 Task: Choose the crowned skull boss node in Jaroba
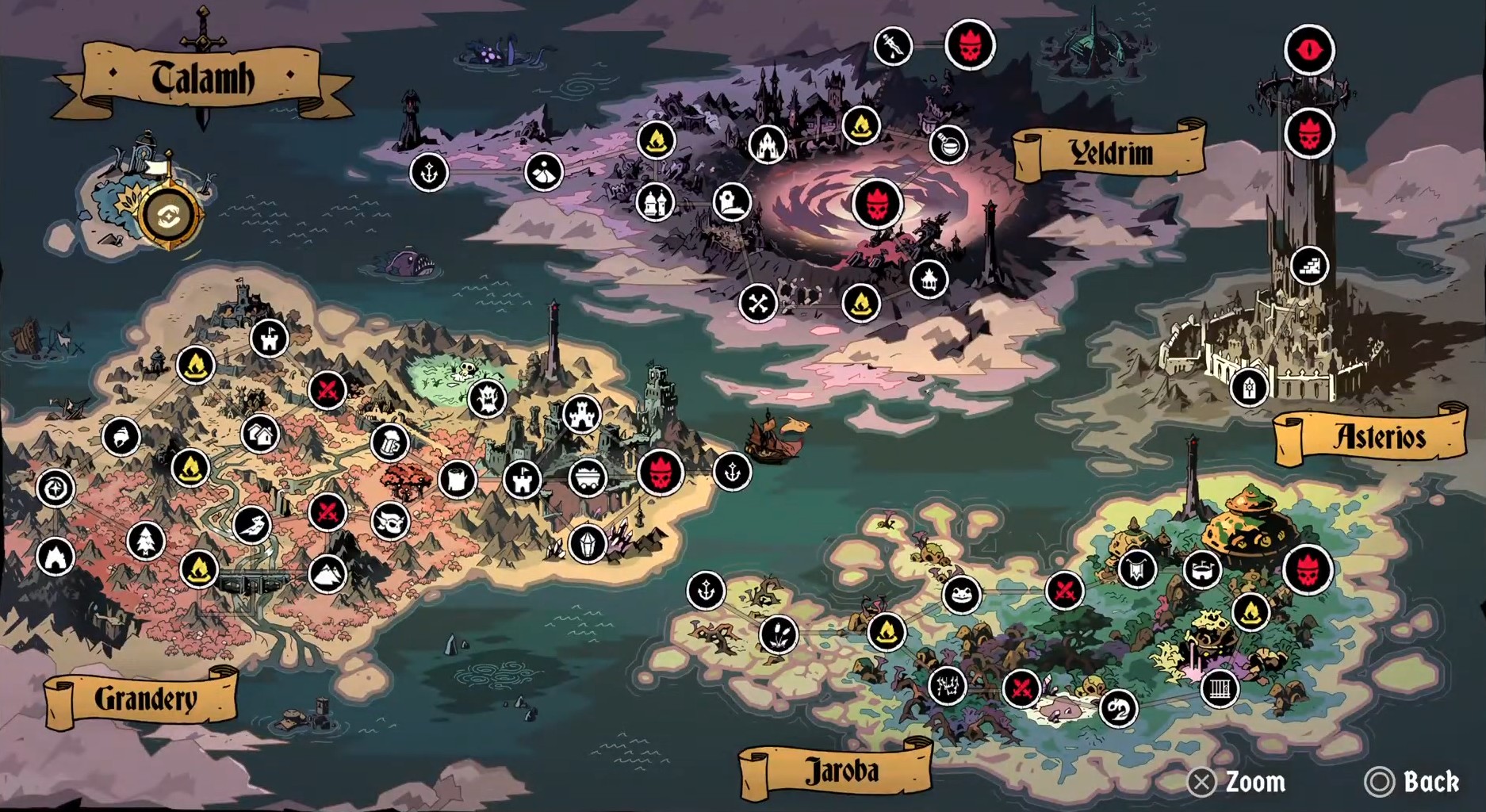1307,569
